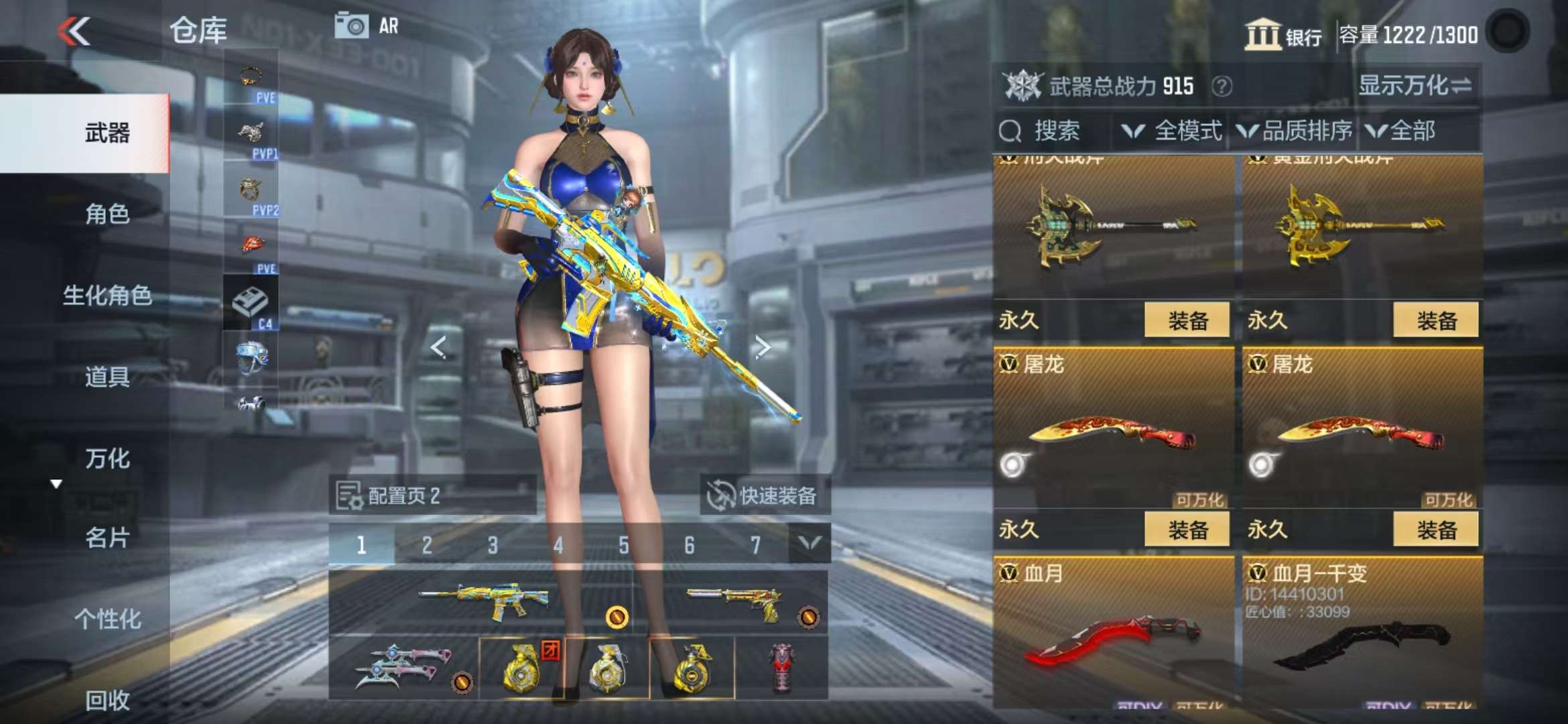Open the 配置页 2 loadout page selector
1568x724 pixels.
(432, 496)
